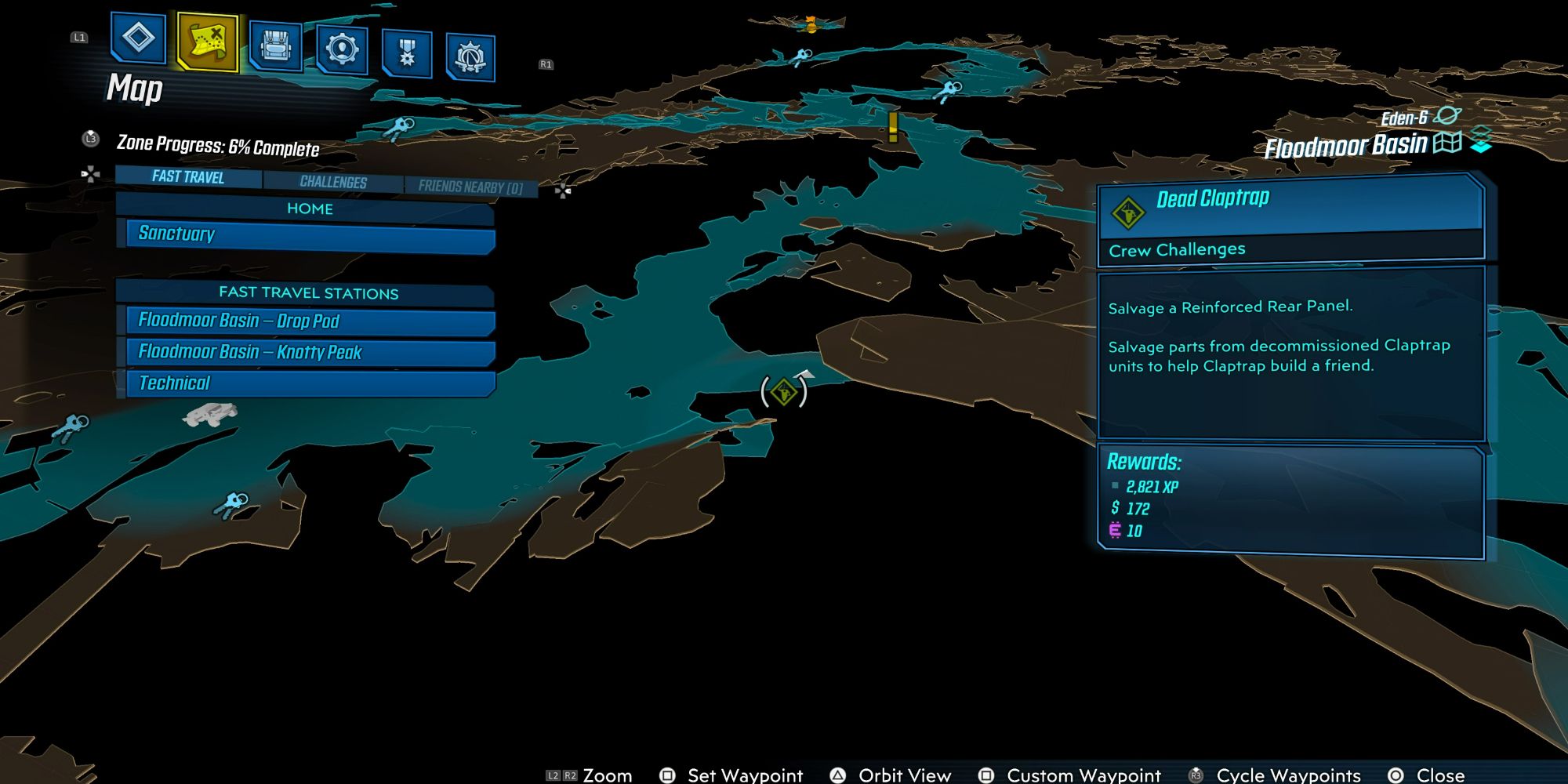Fast travel to Sanctuary

(310, 234)
